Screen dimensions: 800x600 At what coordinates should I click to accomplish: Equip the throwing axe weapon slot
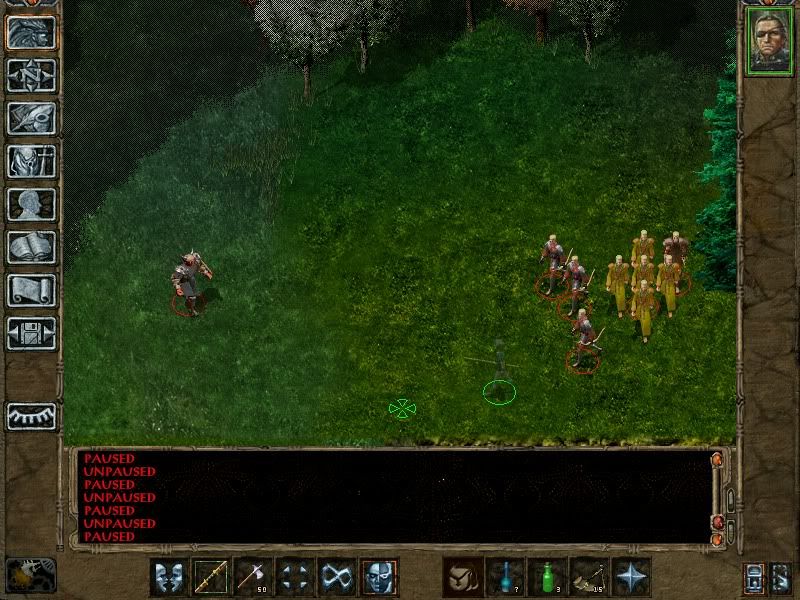click(253, 577)
